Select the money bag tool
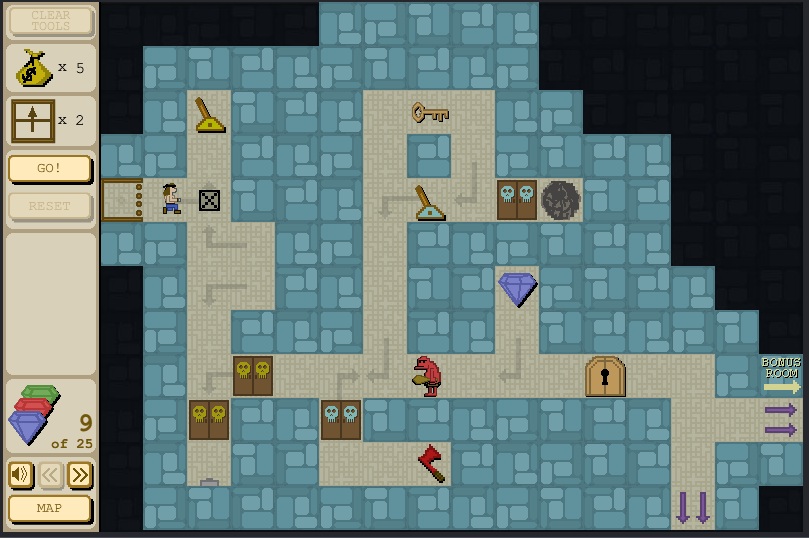Image resolution: width=809 pixels, height=538 pixels. tap(34, 68)
